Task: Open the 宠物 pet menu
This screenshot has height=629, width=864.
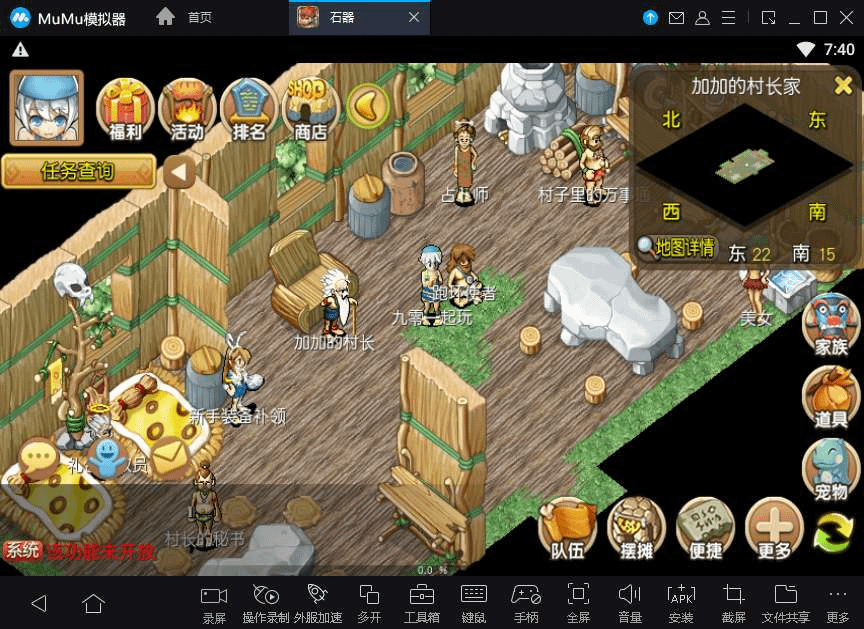Action: click(832, 466)
